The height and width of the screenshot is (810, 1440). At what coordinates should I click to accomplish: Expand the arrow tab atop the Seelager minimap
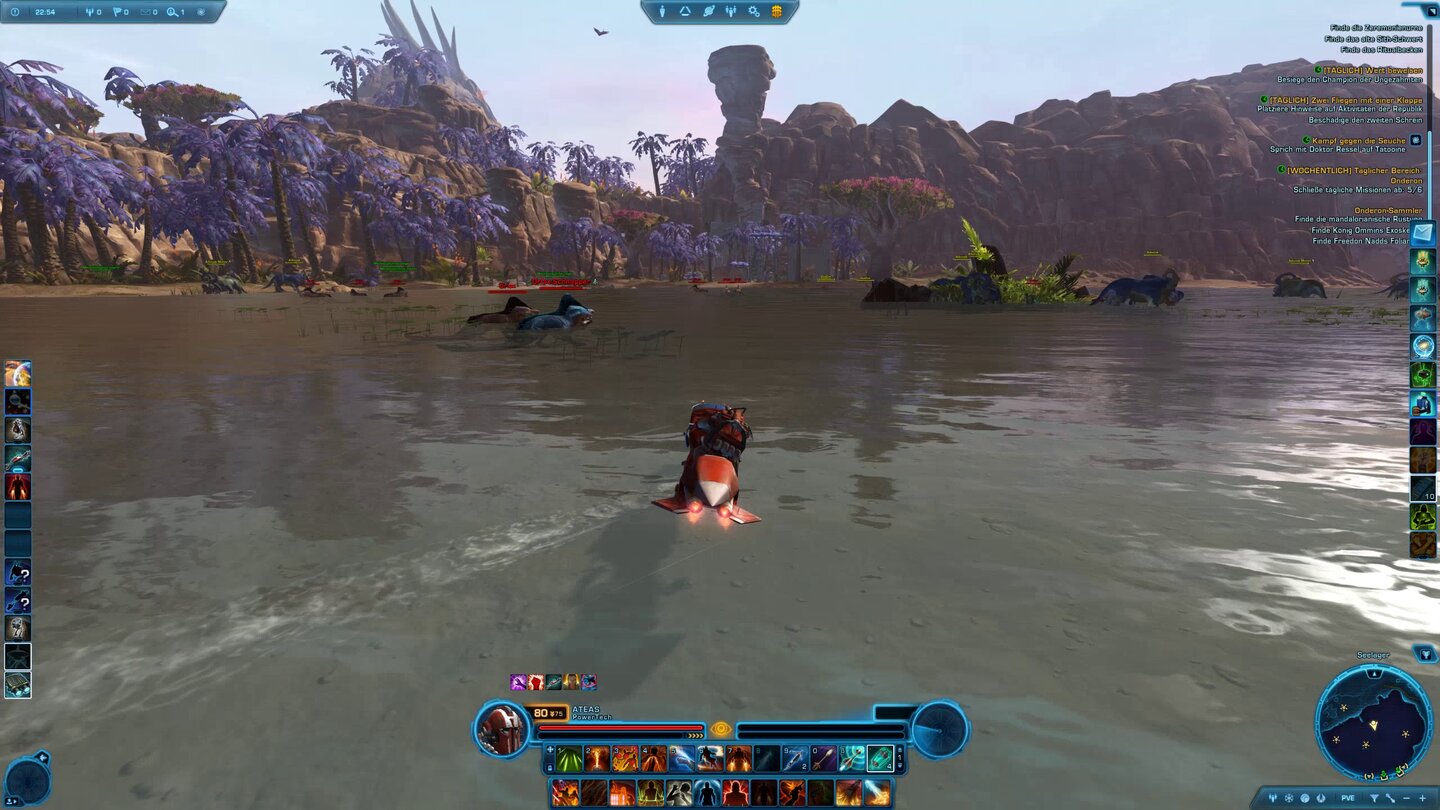[1374, 673]
